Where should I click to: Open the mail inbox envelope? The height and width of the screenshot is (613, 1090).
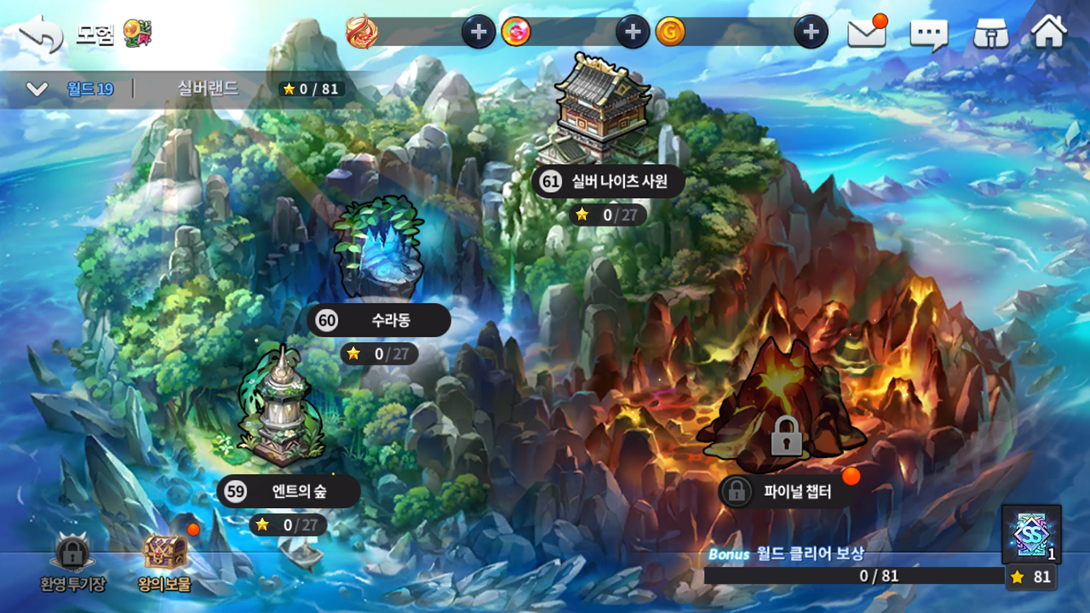(x=867, y=33)
